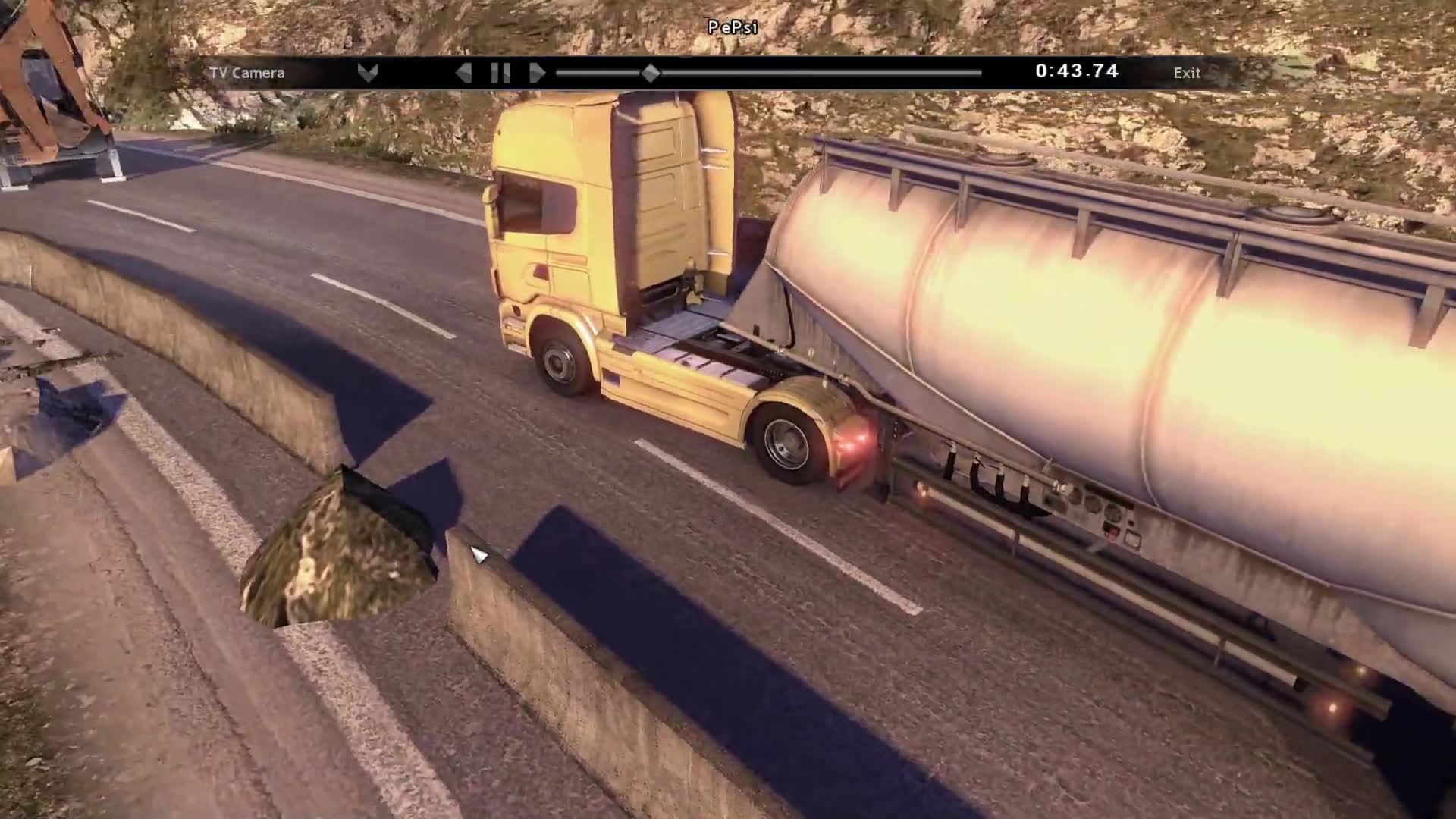
Task: Play the replay forward
Action: [x=537, y=73]
